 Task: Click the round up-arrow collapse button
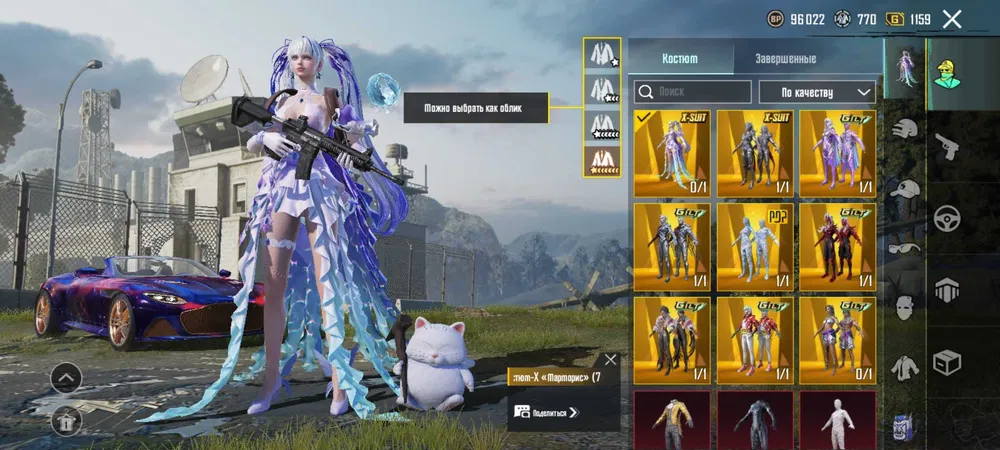click(66, 378)
